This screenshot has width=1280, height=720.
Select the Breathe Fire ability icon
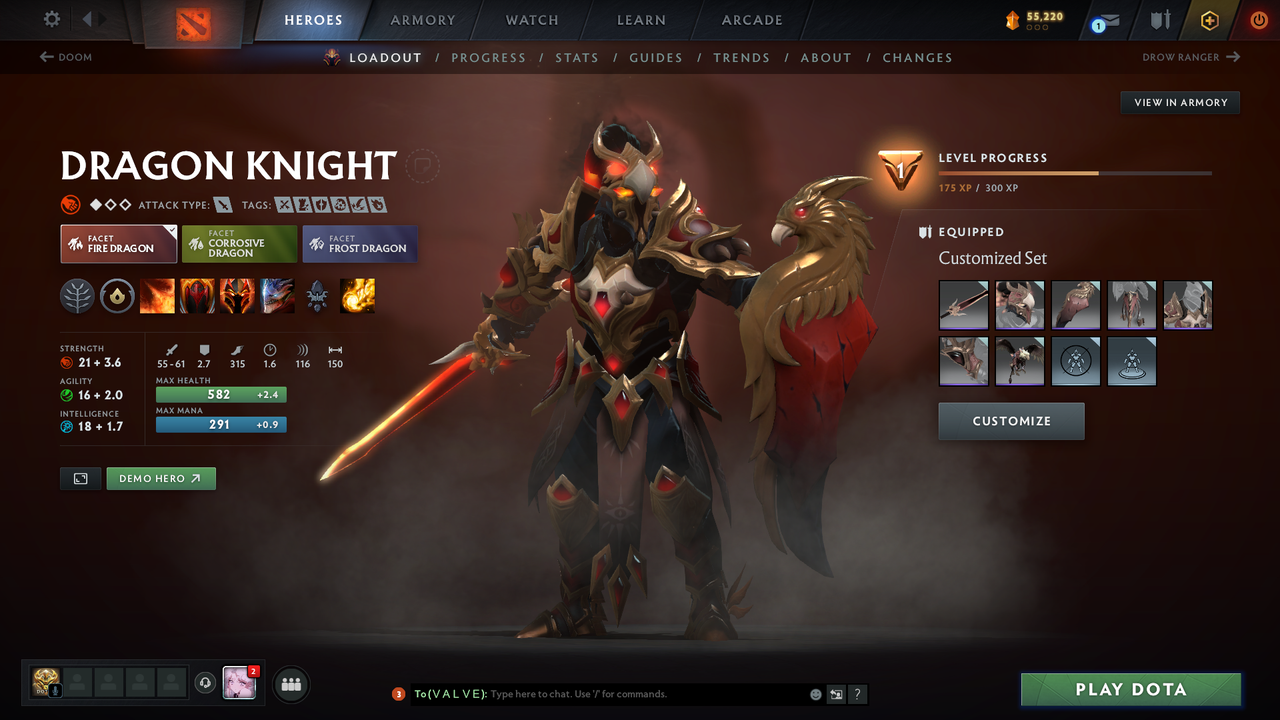click(157, 295)
